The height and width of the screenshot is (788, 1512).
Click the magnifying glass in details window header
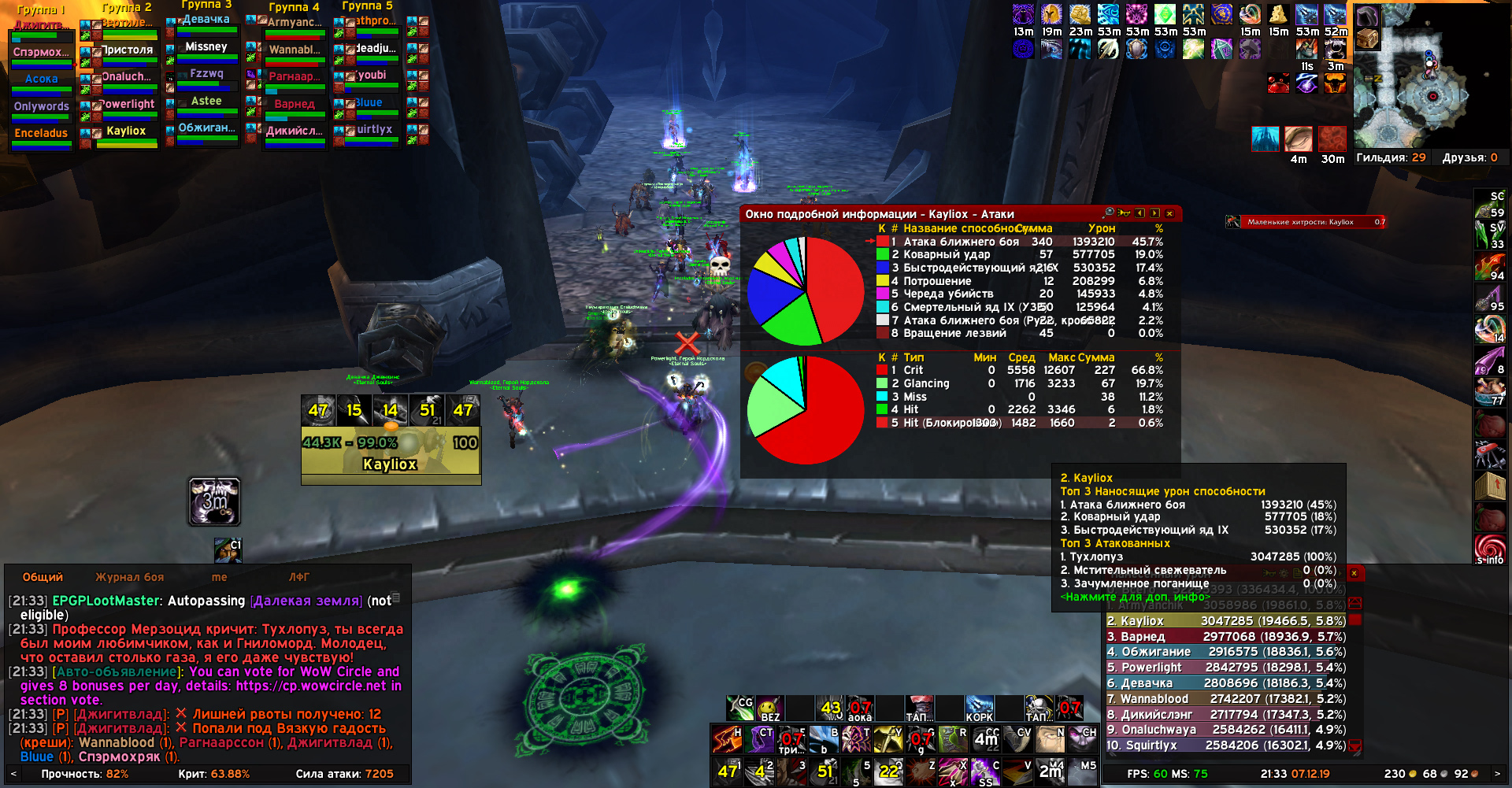tap(1109, 213)
